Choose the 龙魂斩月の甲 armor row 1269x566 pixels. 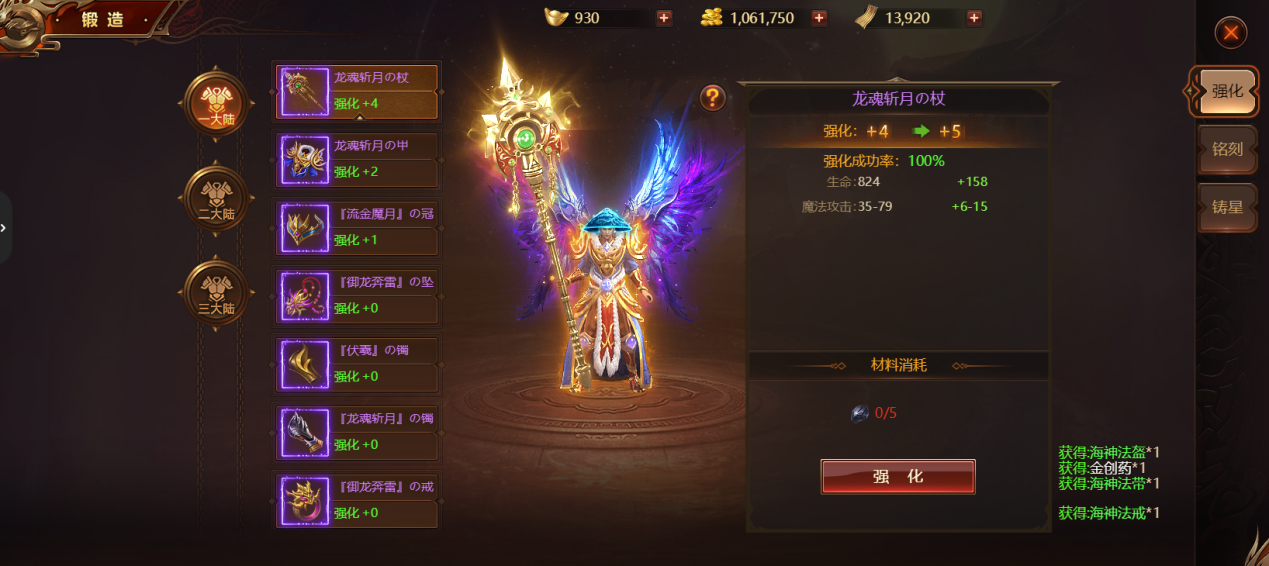[357, 159]
